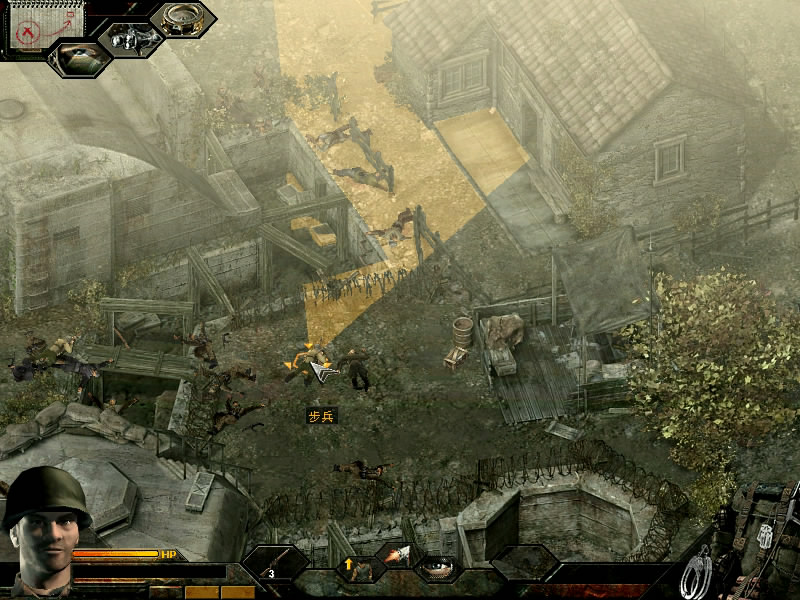The height and width of the screenshot is (600, 800).
Task: Click the binoculars hexagon icon
Action: (x=130, y=39)
